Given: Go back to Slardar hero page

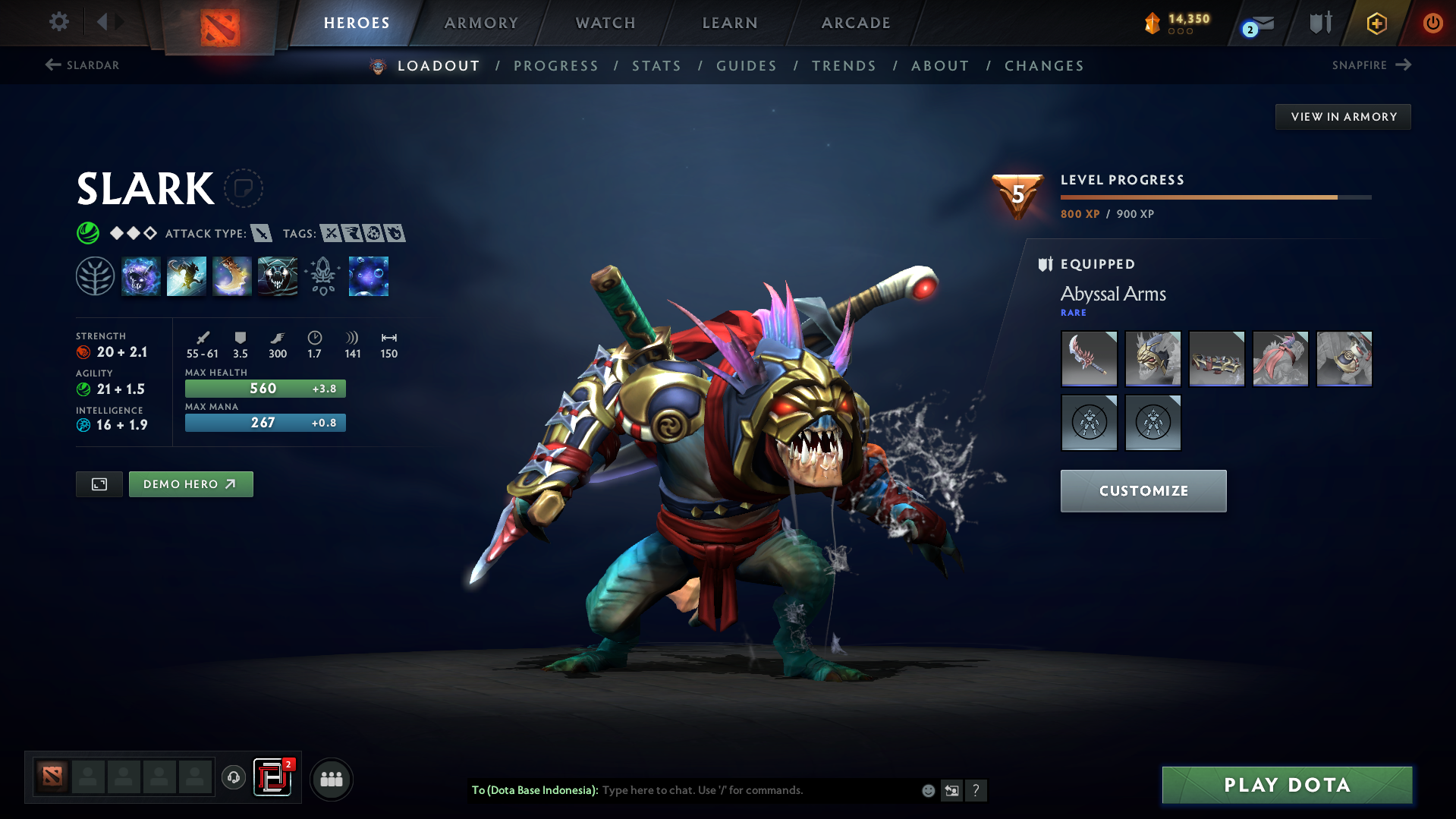Looking at the screenshot, I should tap(83, 65).
